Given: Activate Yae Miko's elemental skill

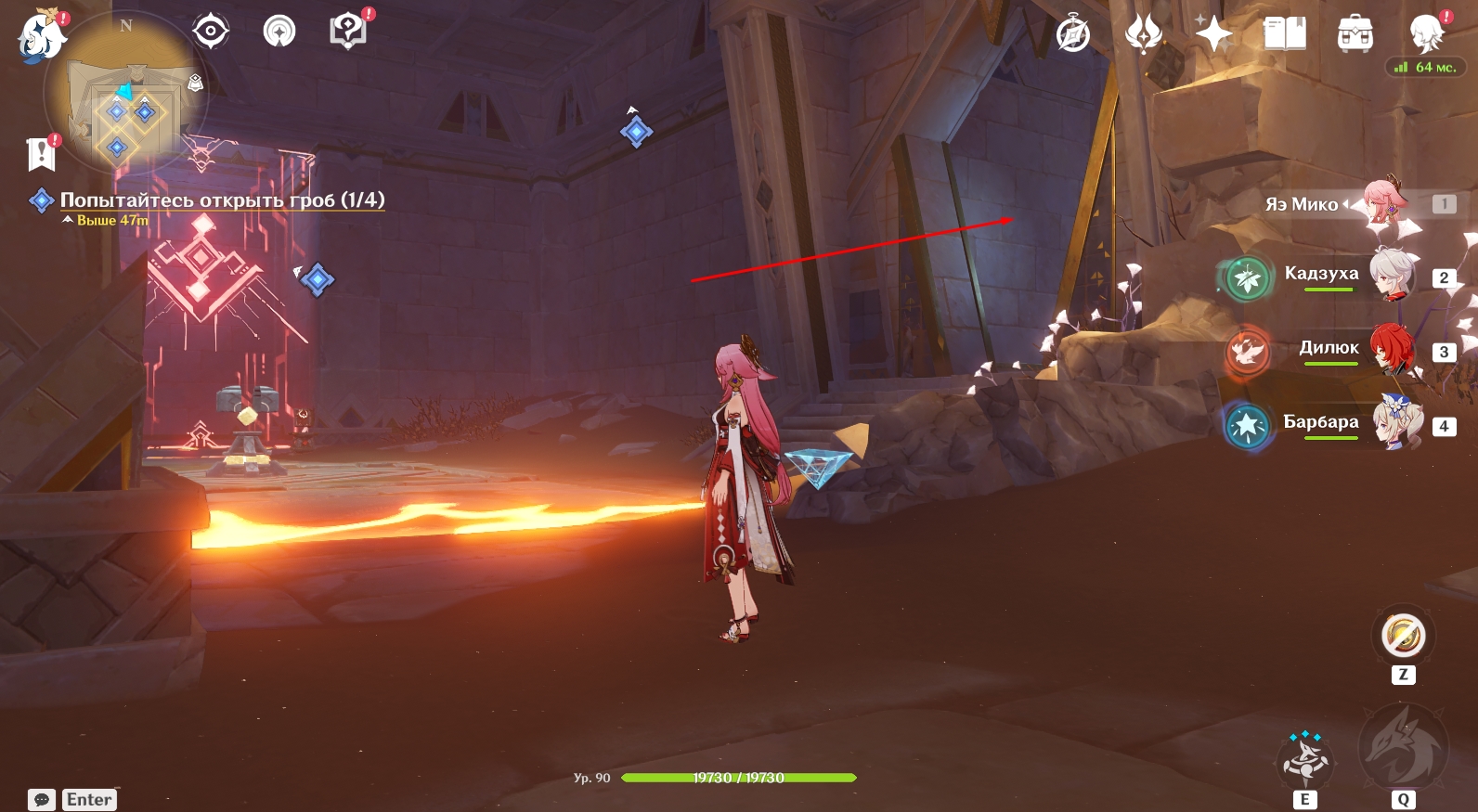Looking at the screenshot, I should [1305, 759].
